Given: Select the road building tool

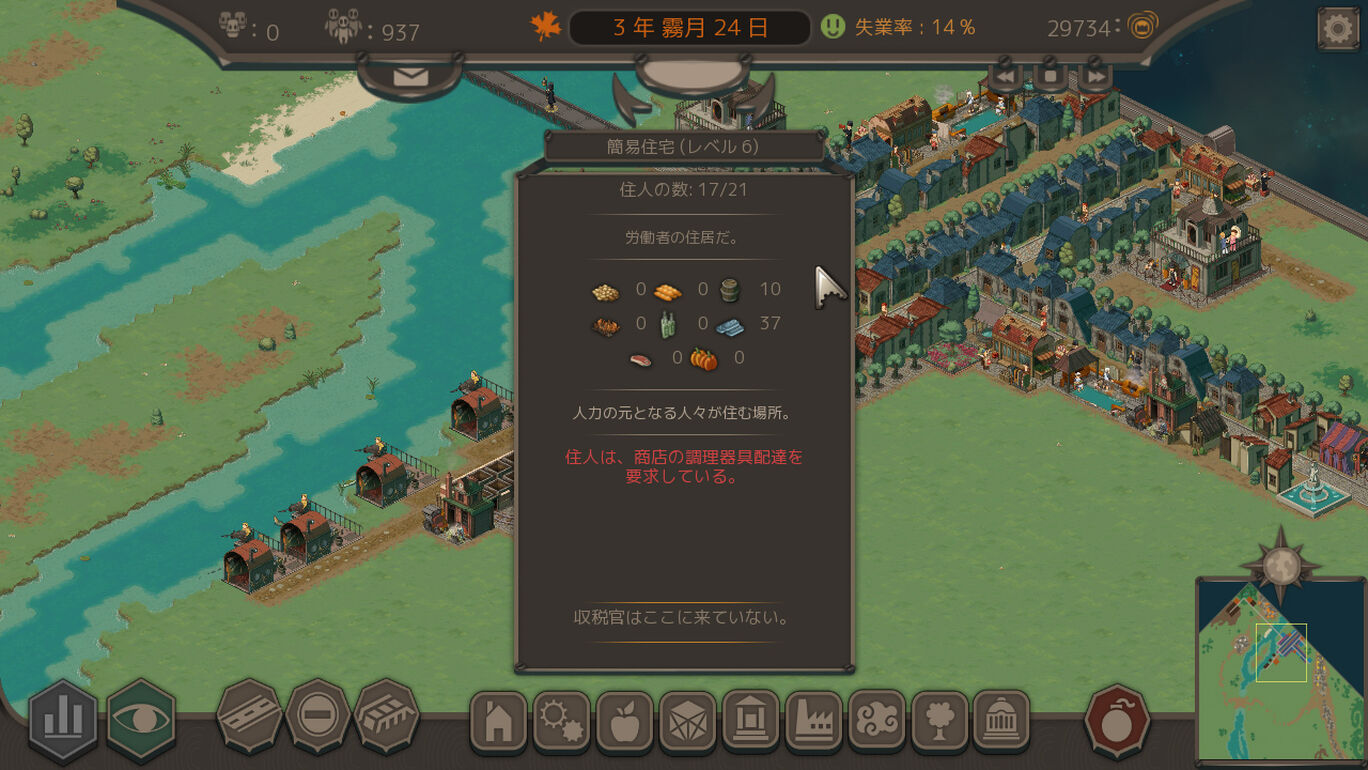Looking at the screenshot, I should (x=248, y=716).
